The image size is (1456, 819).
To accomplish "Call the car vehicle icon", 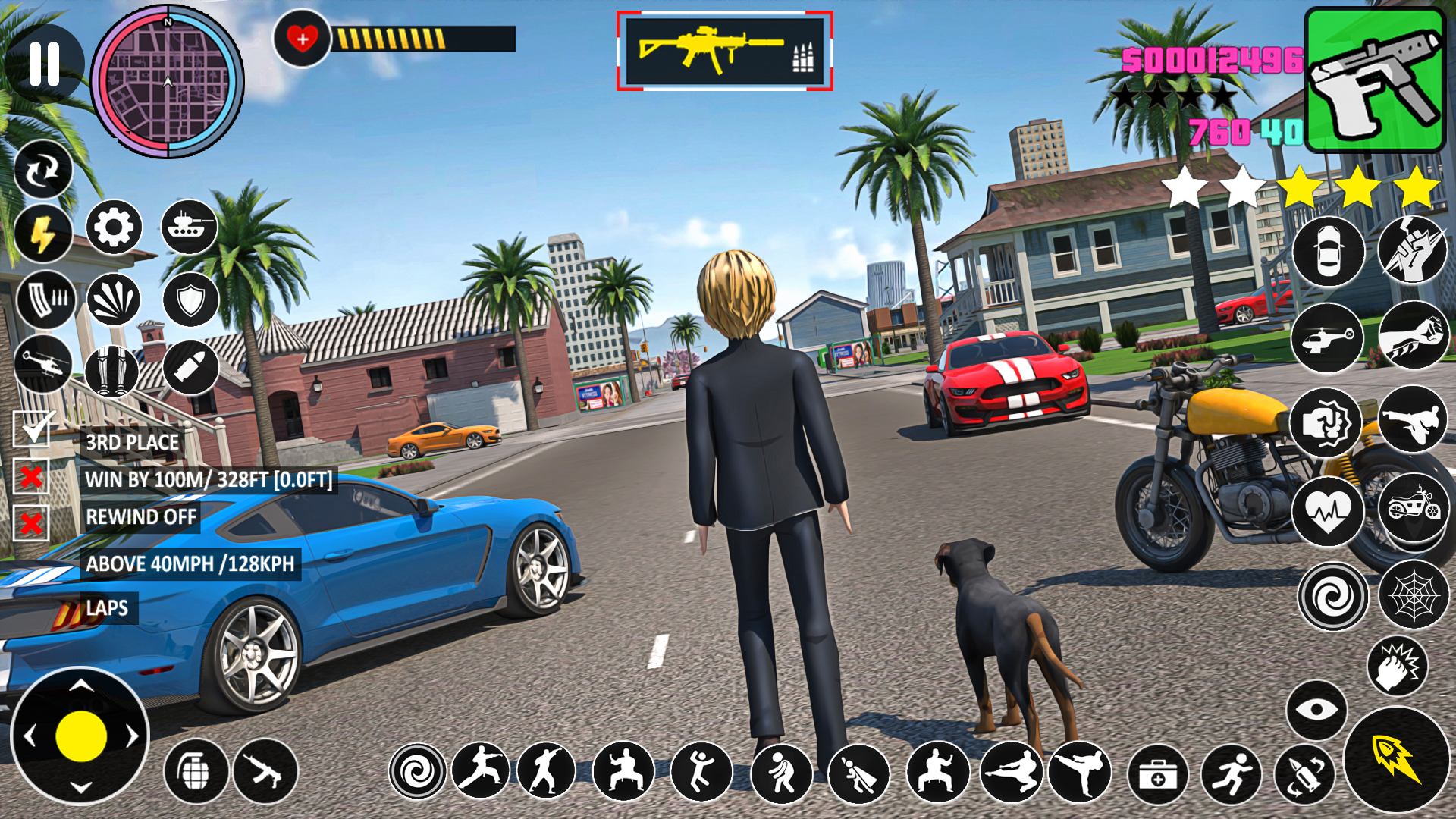I will coord(1328,252).
